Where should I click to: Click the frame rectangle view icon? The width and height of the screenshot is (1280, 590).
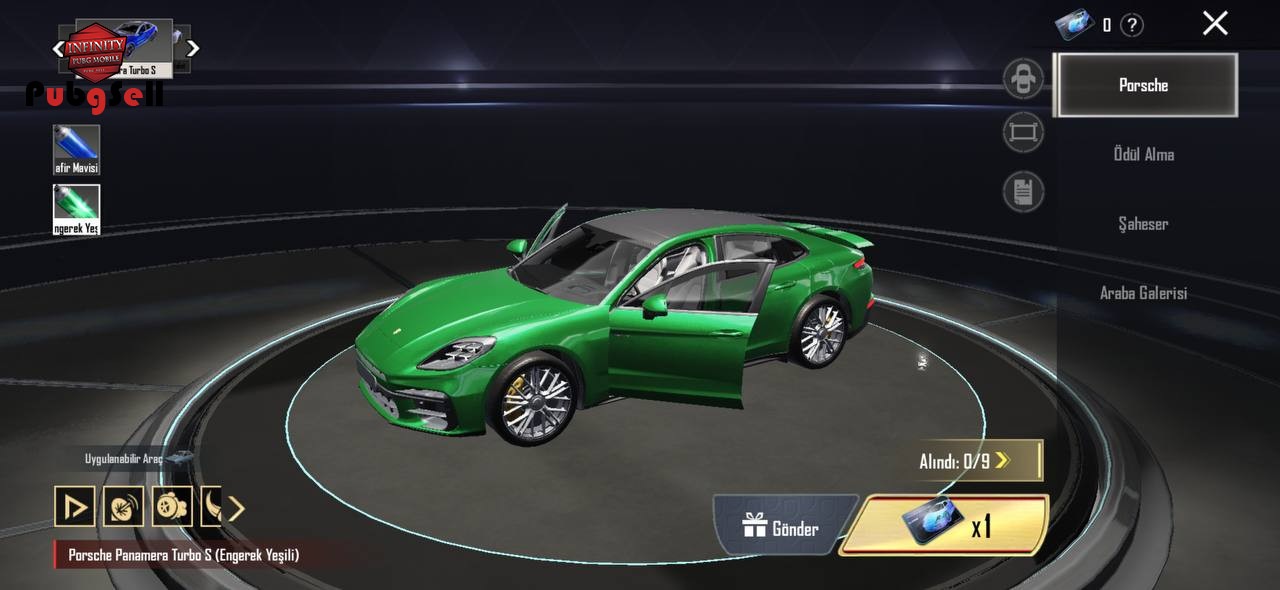[1023, 133]
